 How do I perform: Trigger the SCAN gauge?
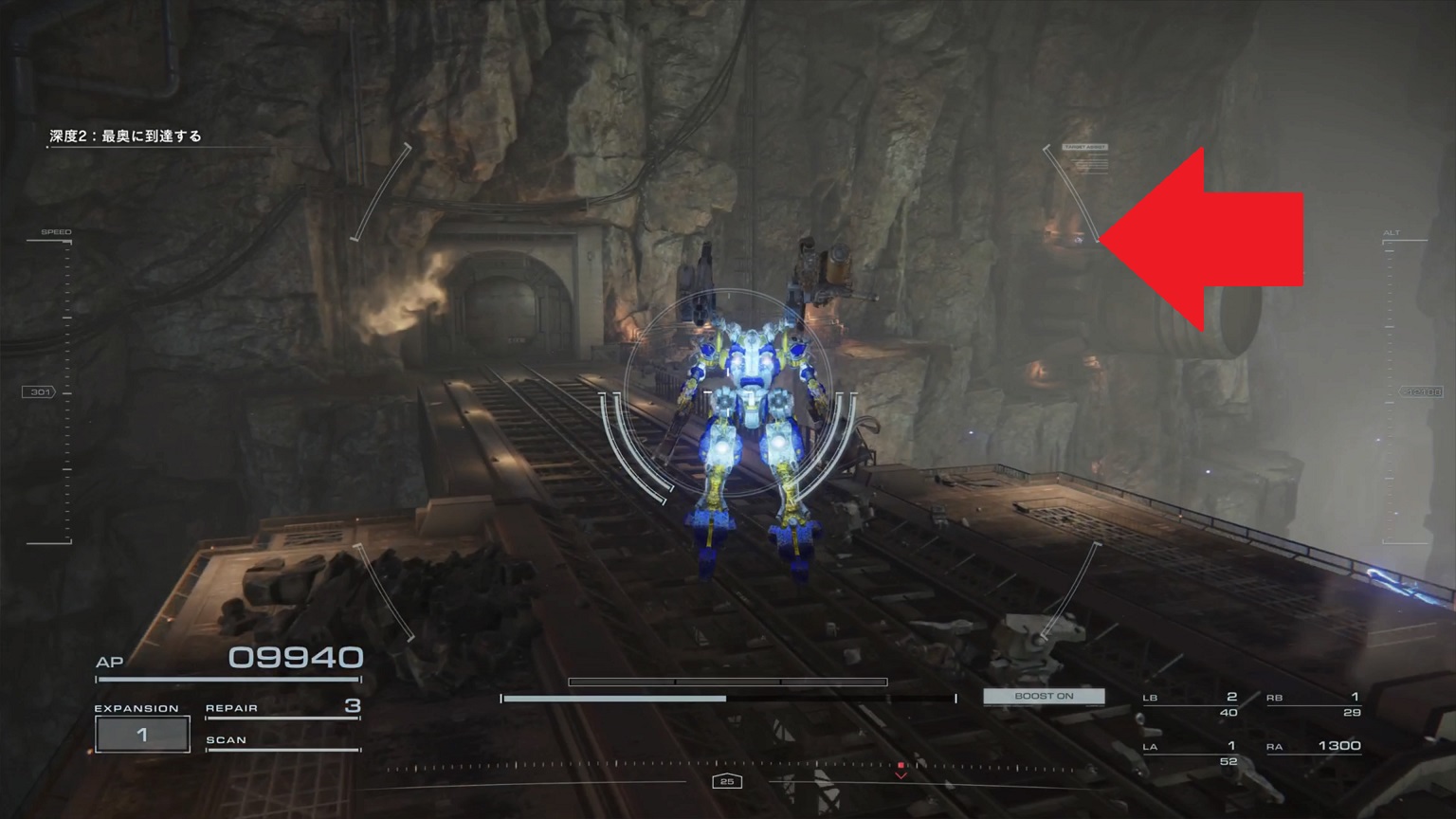pos(282,740)
